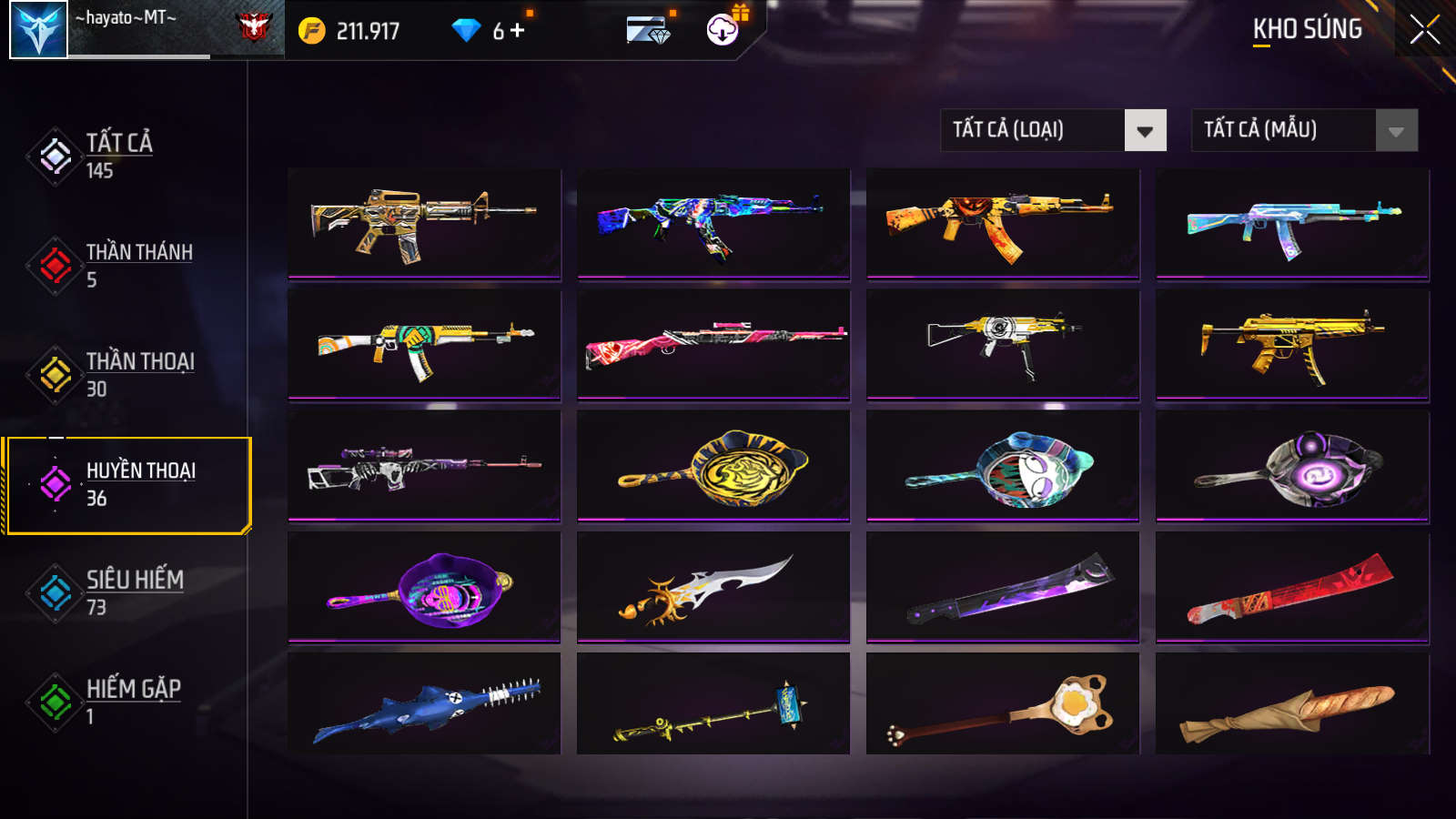Choose the yellow tiger pan skin

click(x=713, y=466)
